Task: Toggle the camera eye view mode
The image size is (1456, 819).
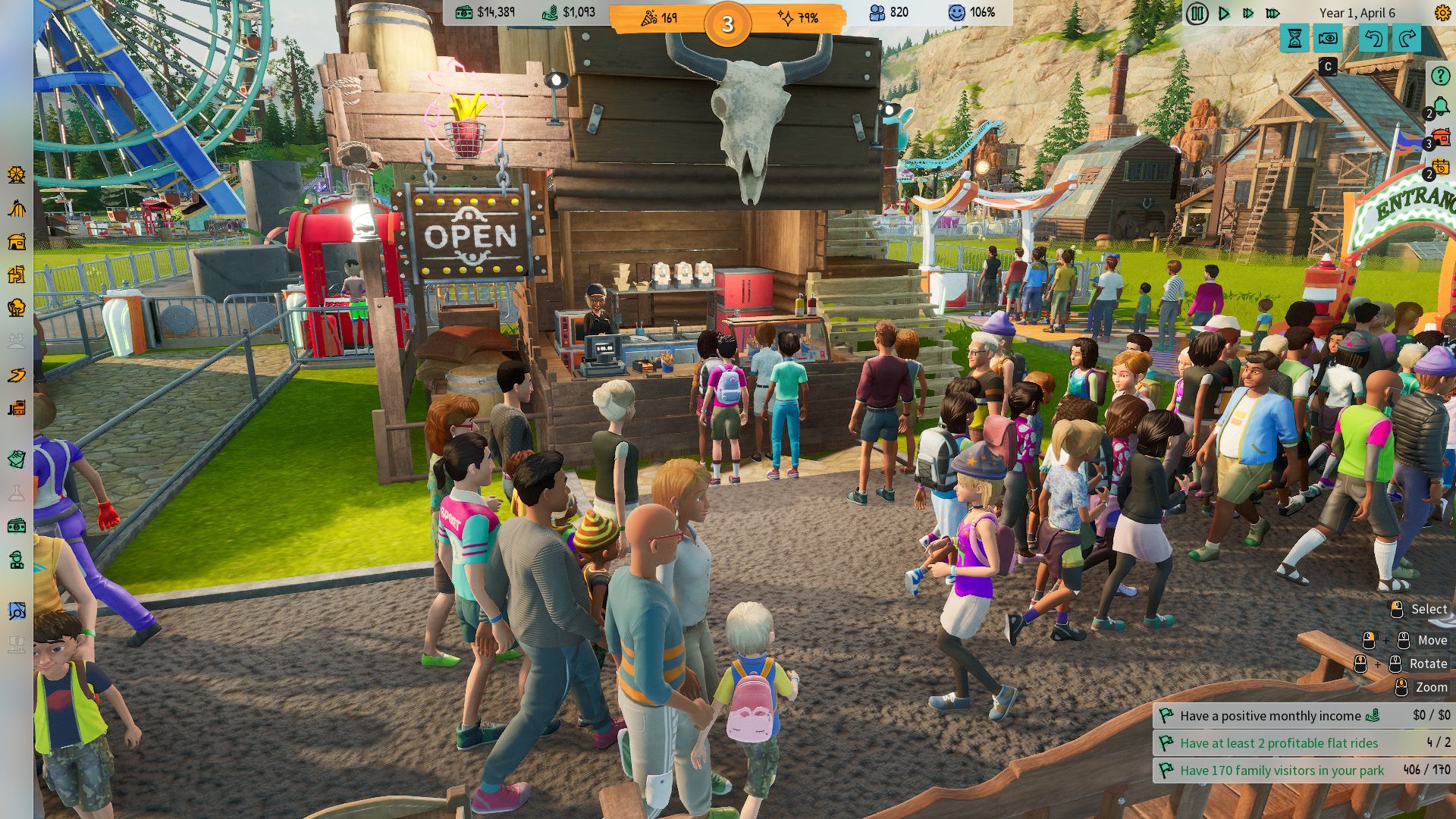Action: (1328, 39)
